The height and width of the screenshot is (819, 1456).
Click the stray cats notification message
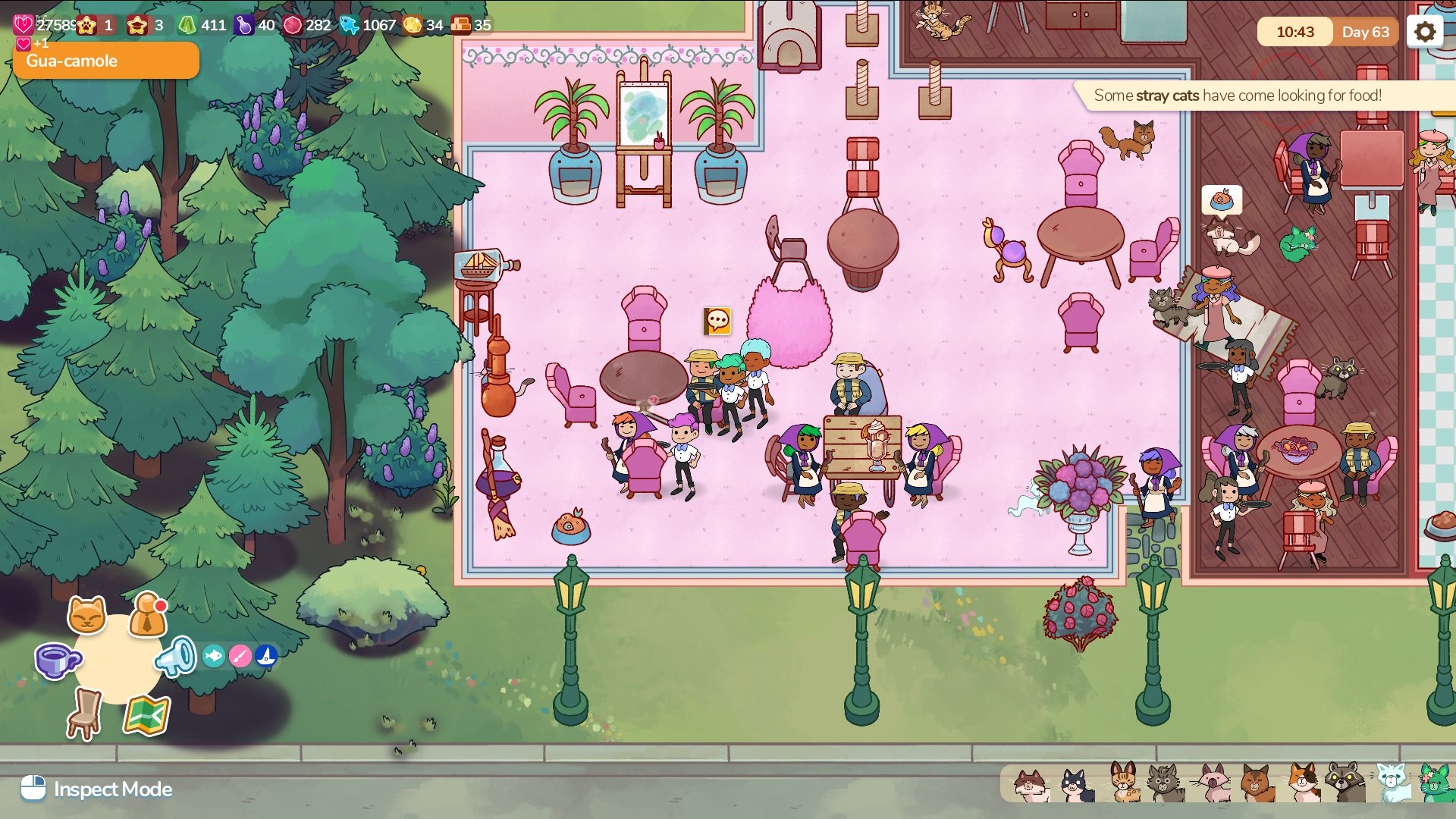tap(1238, 96)
